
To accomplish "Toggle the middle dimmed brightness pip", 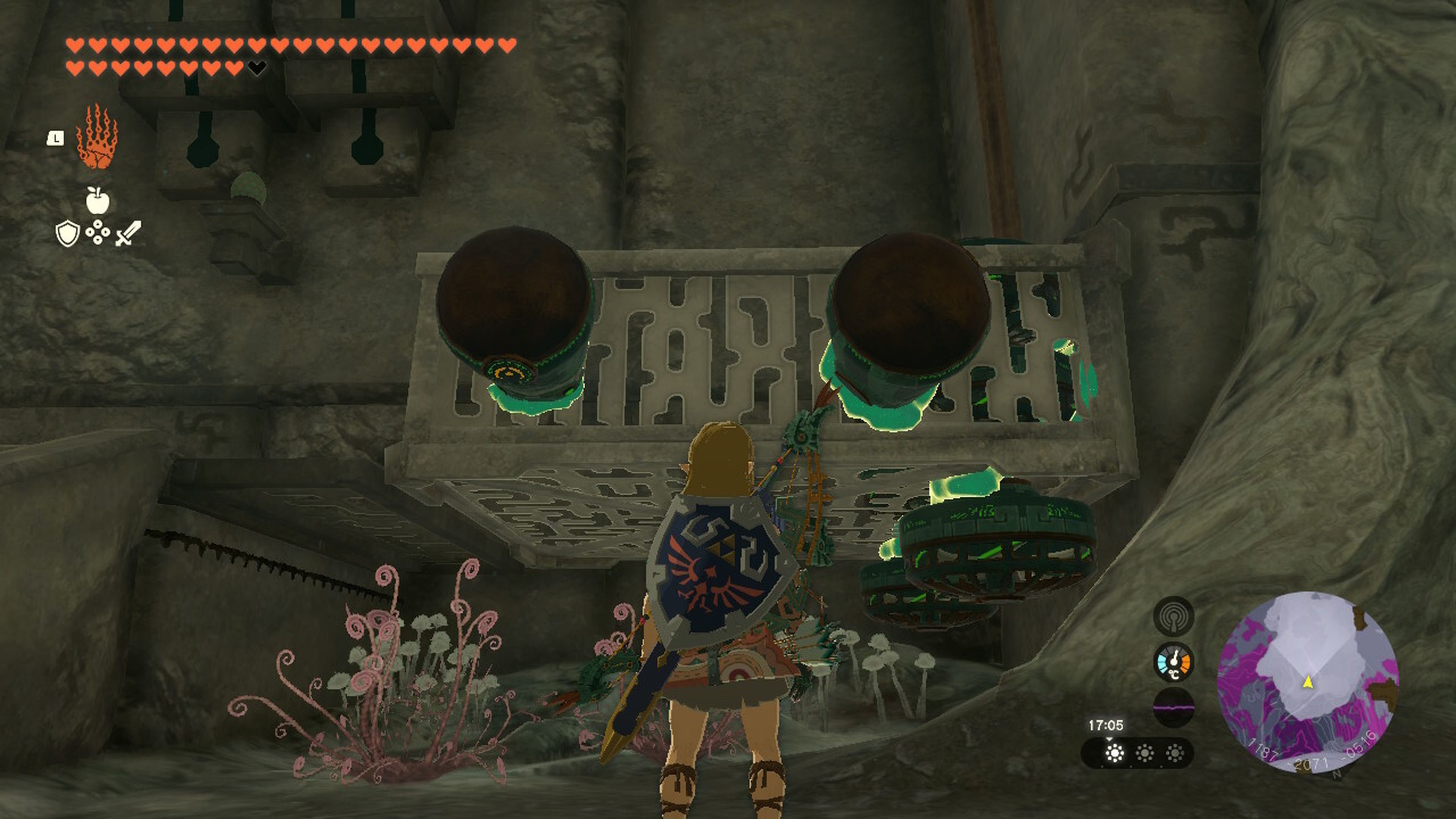I will pos(1145,754).
